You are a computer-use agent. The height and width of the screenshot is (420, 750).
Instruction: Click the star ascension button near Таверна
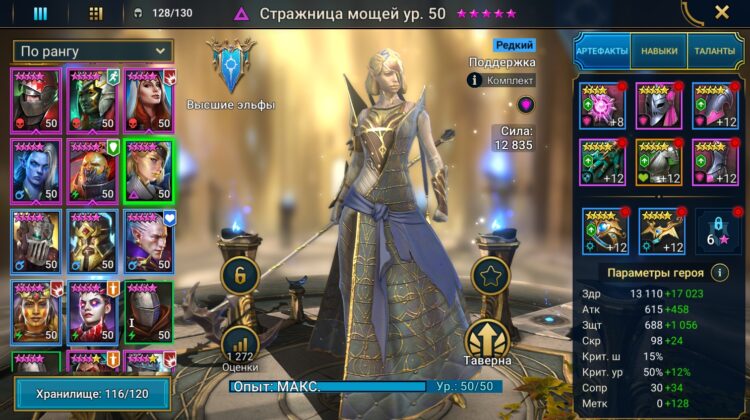point(490,278)
